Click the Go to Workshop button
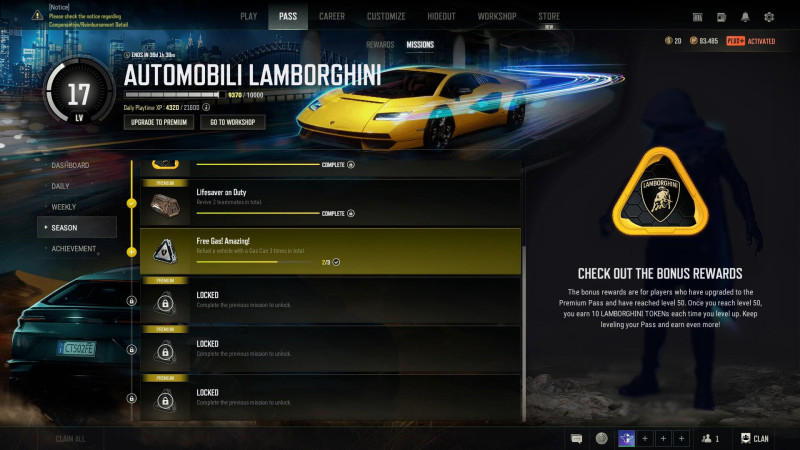 232,122
